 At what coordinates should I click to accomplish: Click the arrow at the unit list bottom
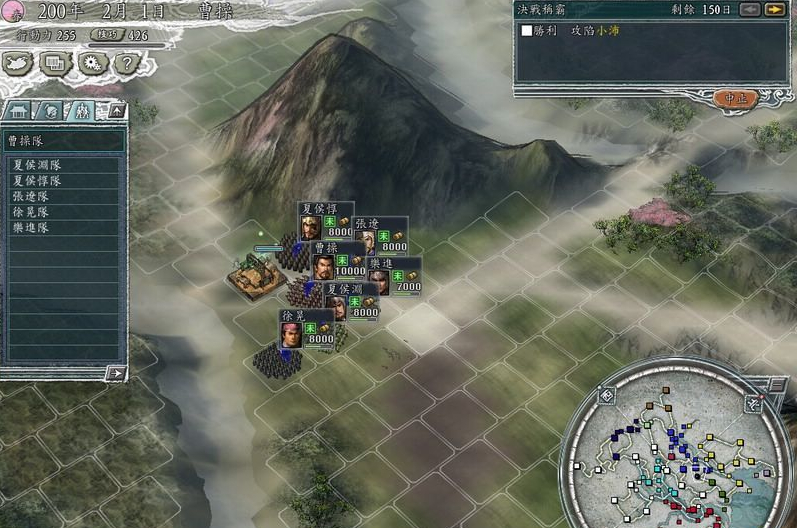117,373
